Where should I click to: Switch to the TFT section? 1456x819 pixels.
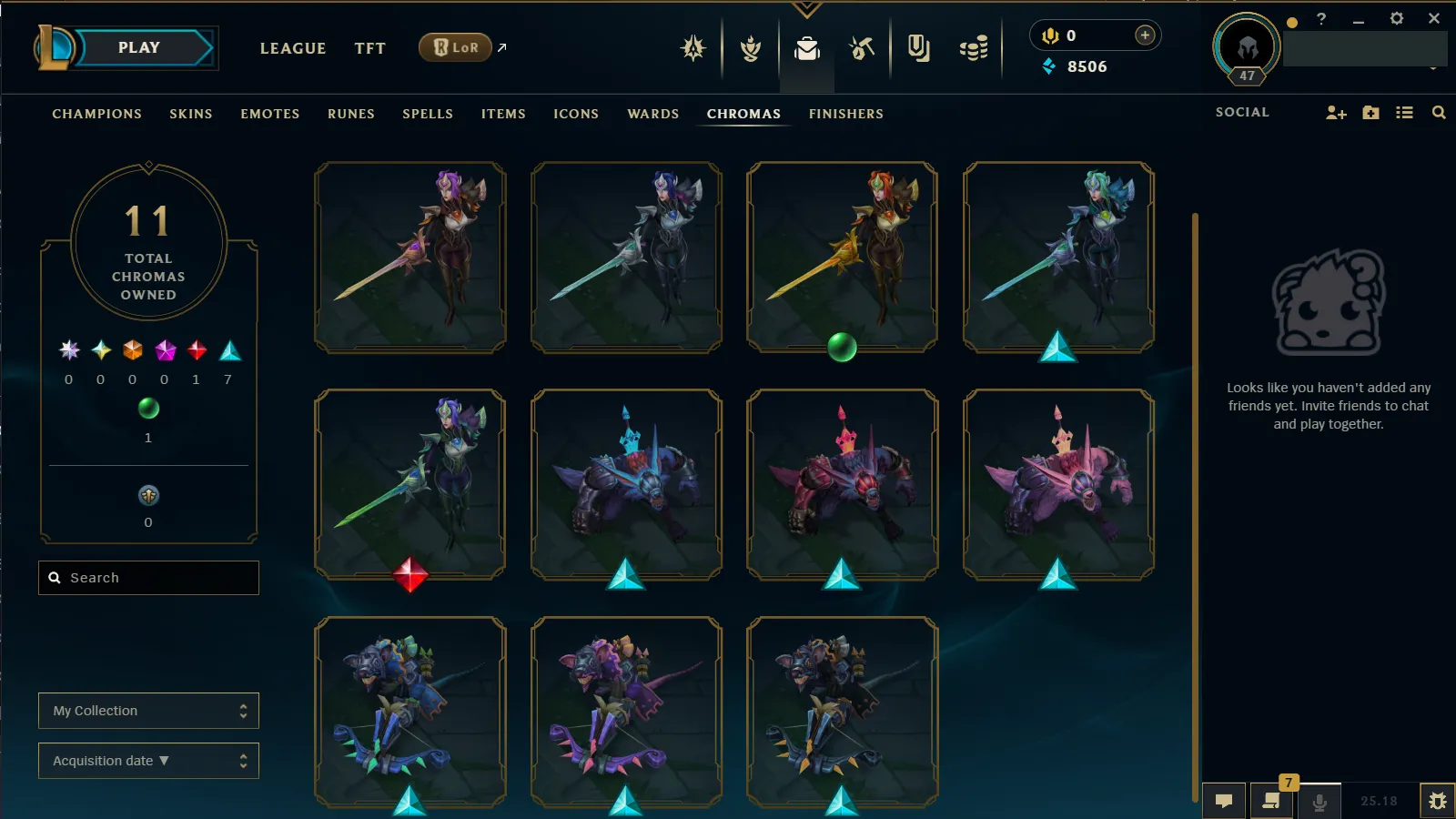pos(369,49)
